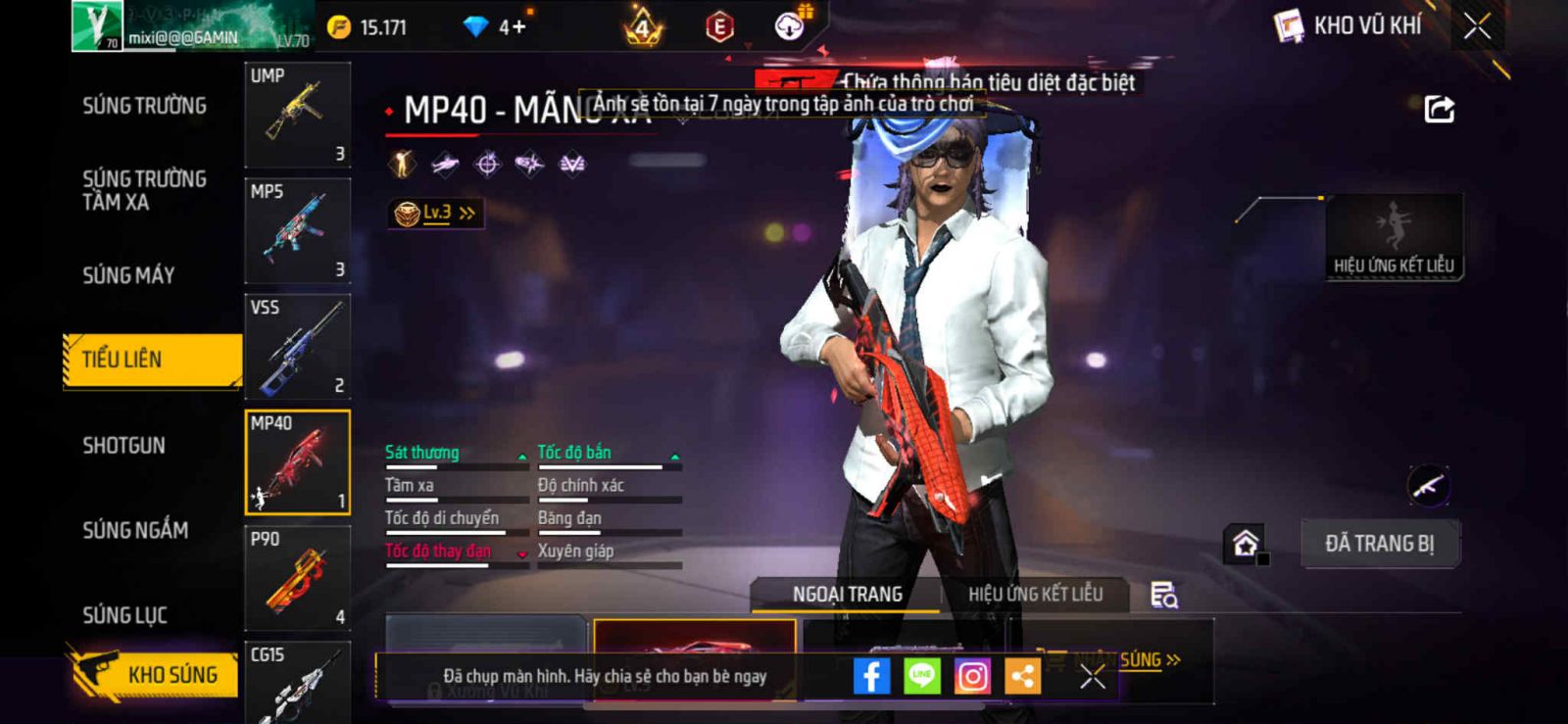This screenshot has height=724, width=1568.
Task: Select the UMP weapon thumbnail
Action: [297, 115]
